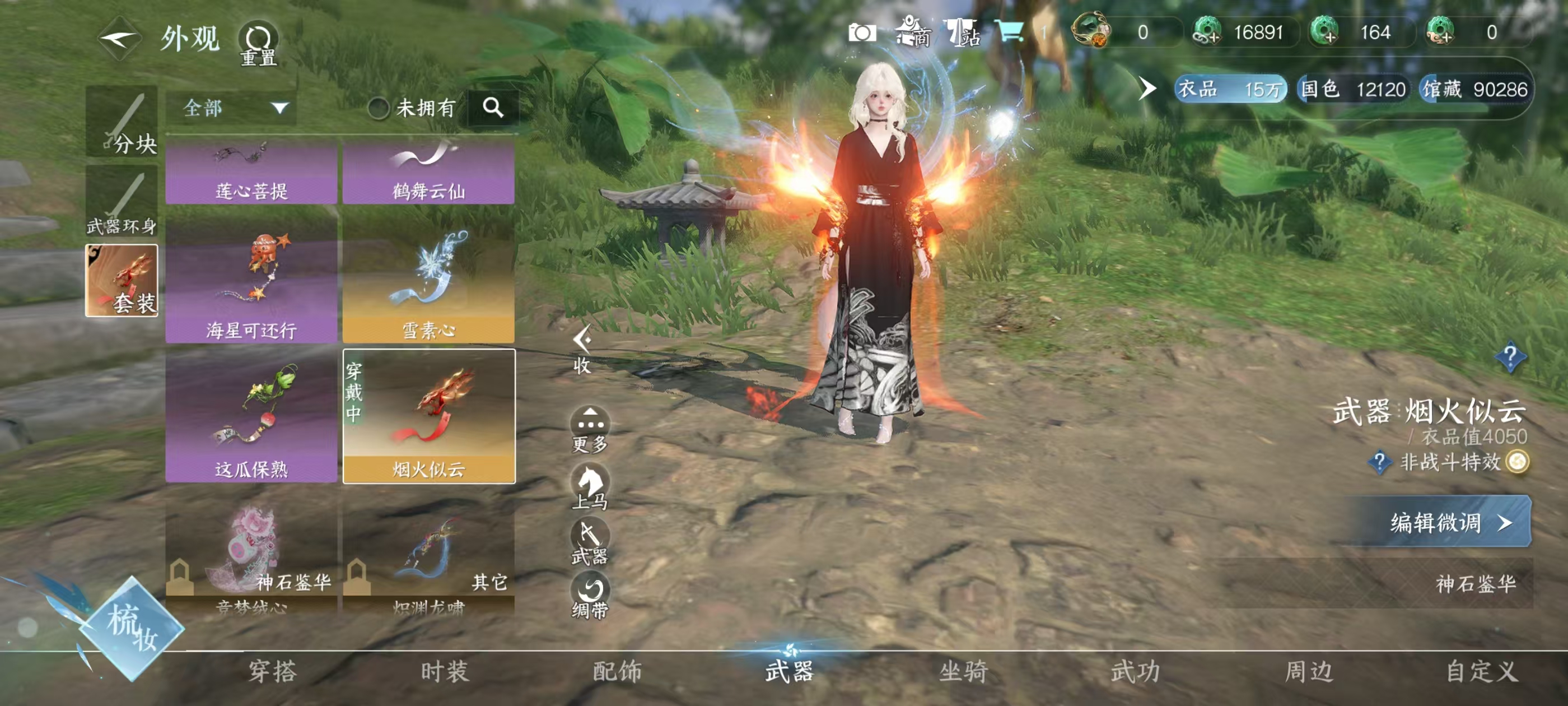Open the 坐骑 mount tab
Screen dimensions: 1568x706
click(x=963, y=671)
